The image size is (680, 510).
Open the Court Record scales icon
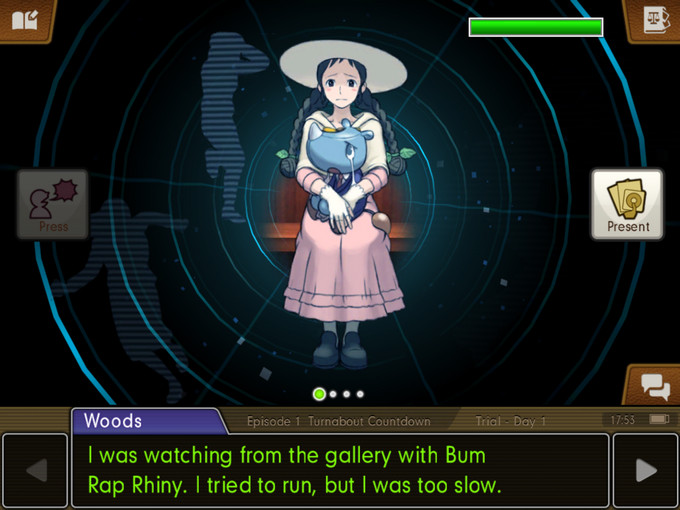click(654, 19)
